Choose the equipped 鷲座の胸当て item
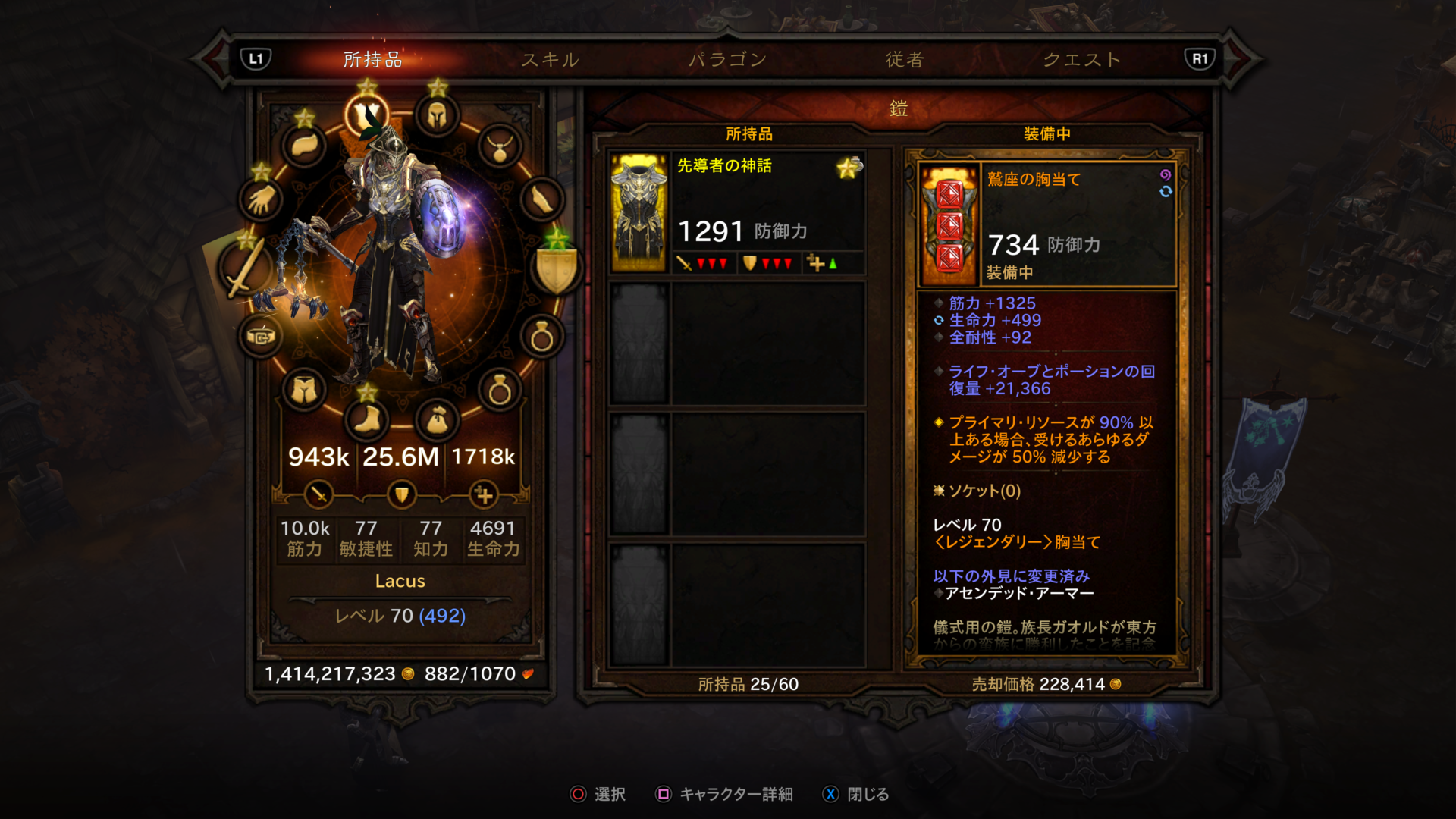 1046,224
